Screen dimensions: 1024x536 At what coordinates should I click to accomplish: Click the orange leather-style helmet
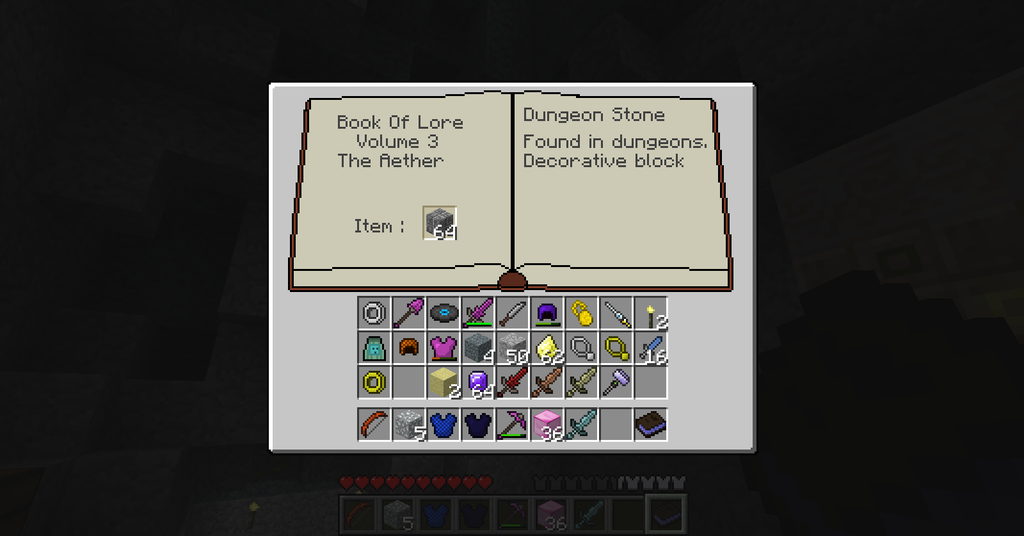pos(407,348)
